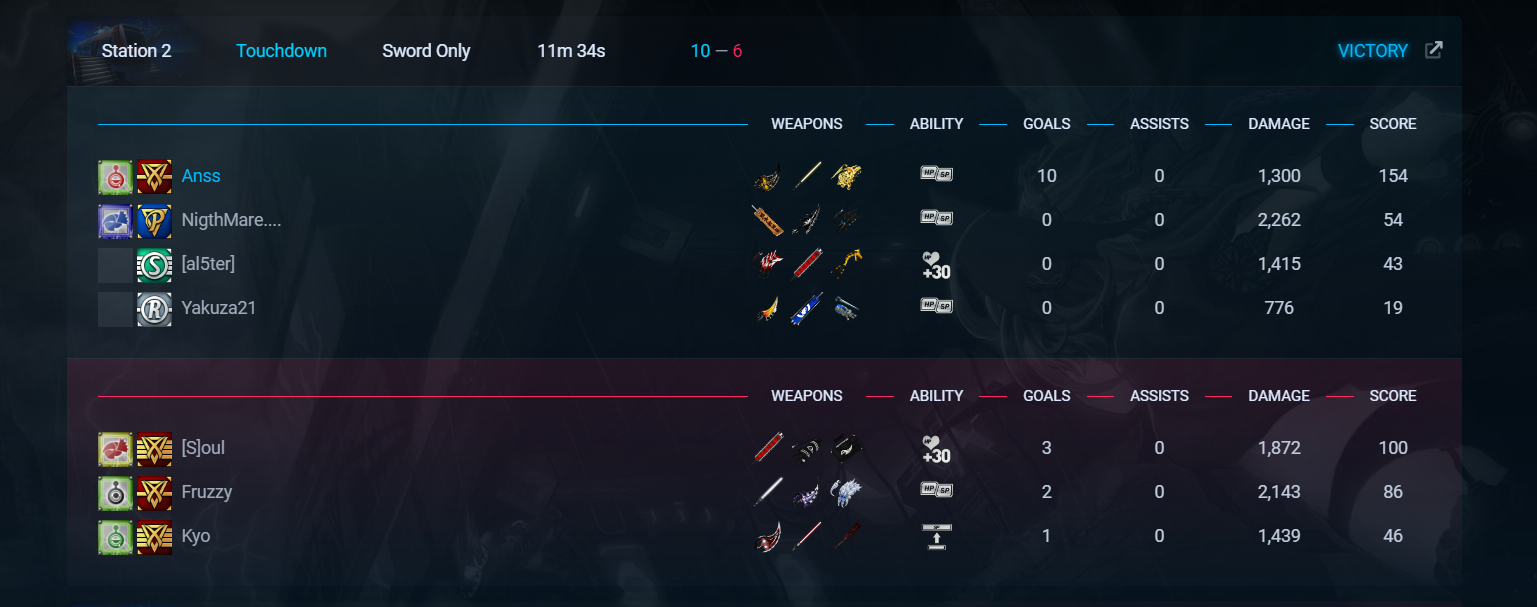Click Anss's golden club emblem
The height and width of the screenshot is (607, 1537).
(x=154, y=177)
